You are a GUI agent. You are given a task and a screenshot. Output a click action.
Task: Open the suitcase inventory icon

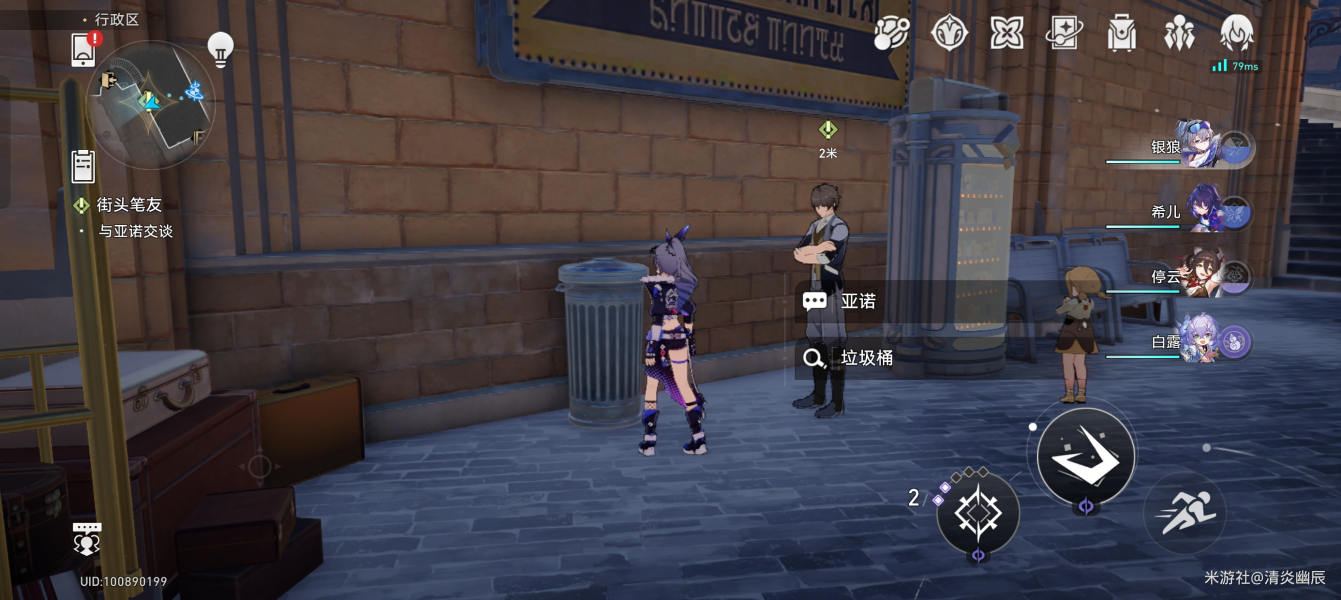point(1122,34)
